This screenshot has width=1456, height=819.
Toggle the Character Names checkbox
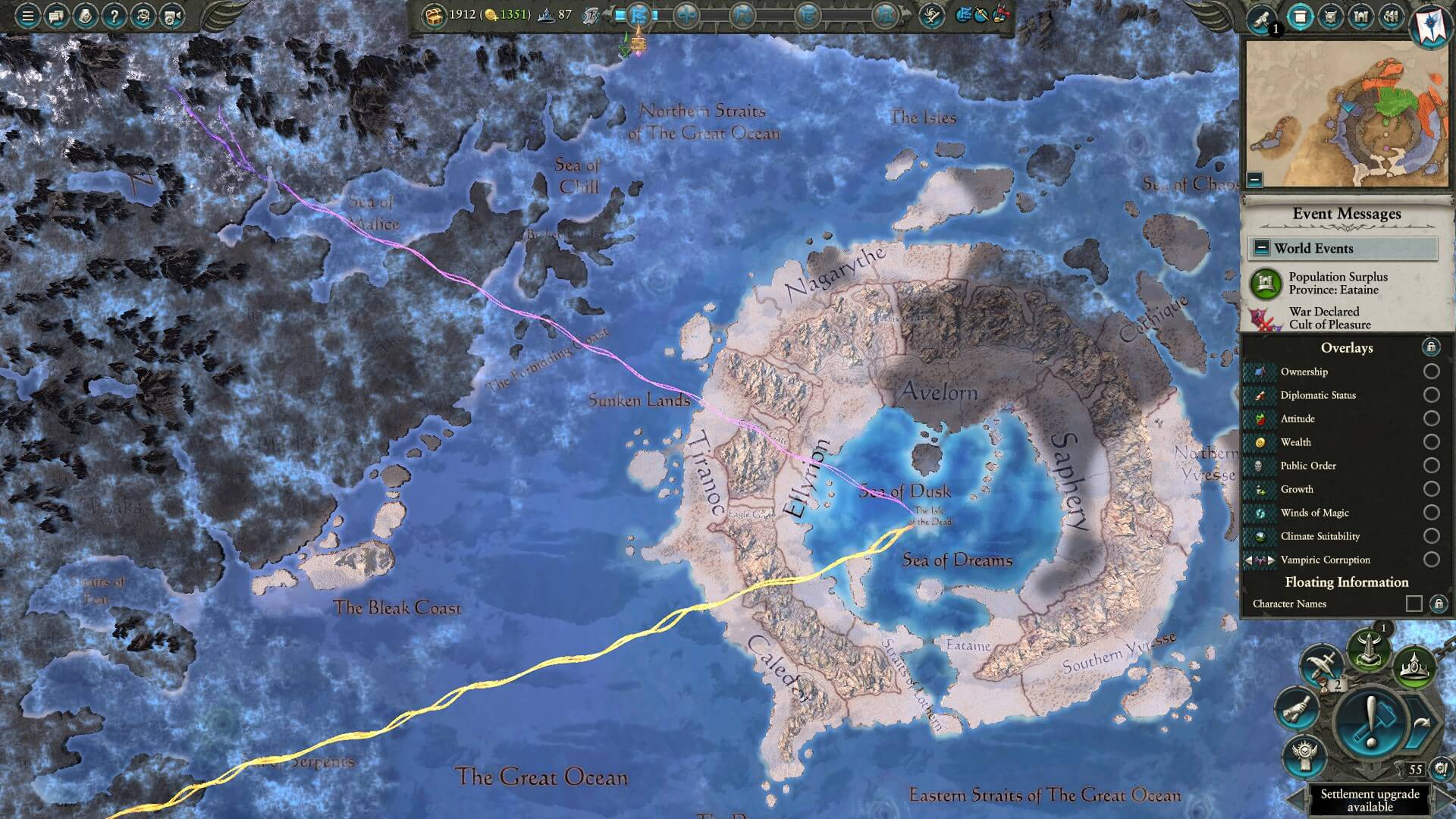1414,604
